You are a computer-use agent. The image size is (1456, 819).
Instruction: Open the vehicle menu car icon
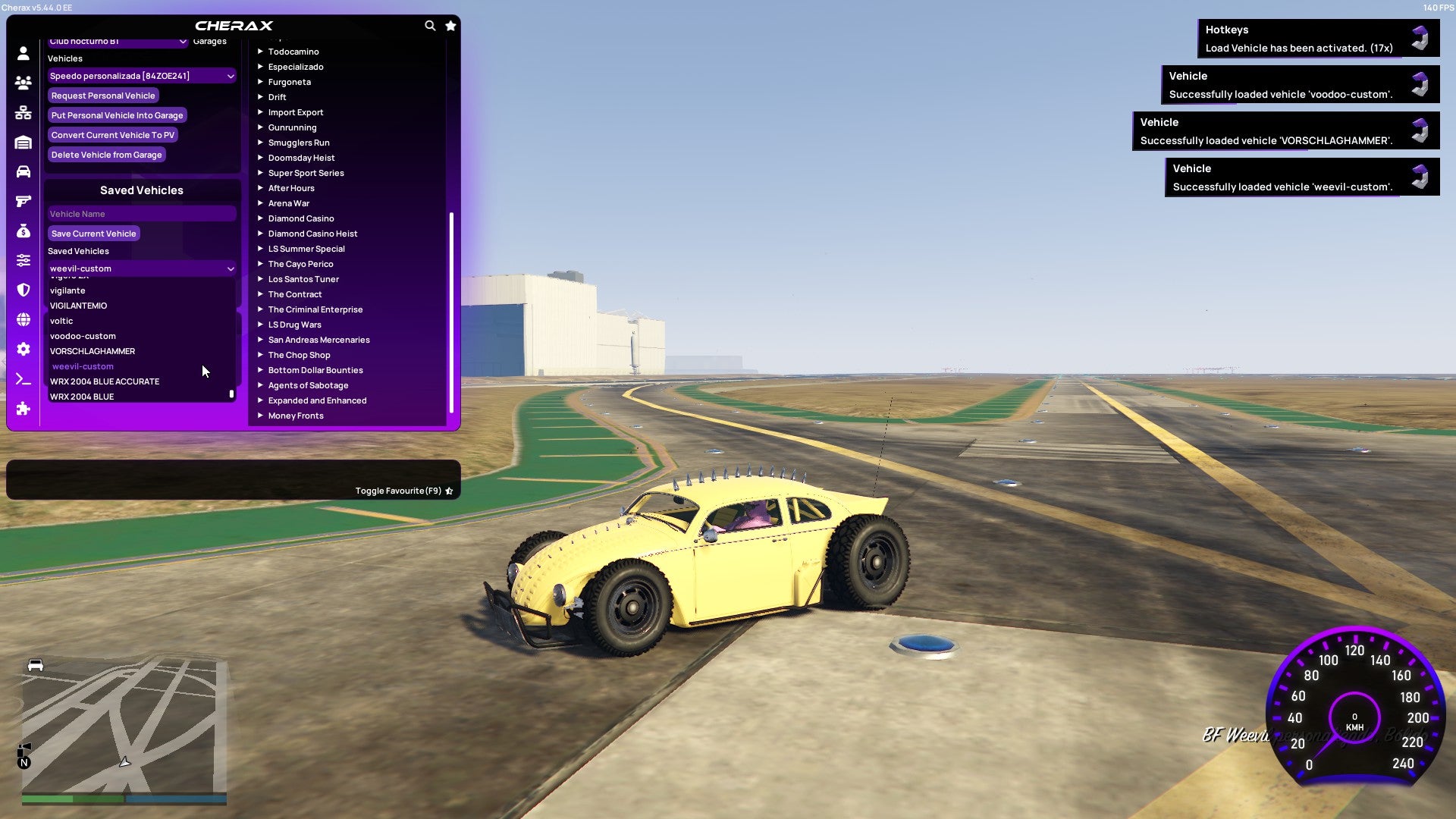[23, 173]
